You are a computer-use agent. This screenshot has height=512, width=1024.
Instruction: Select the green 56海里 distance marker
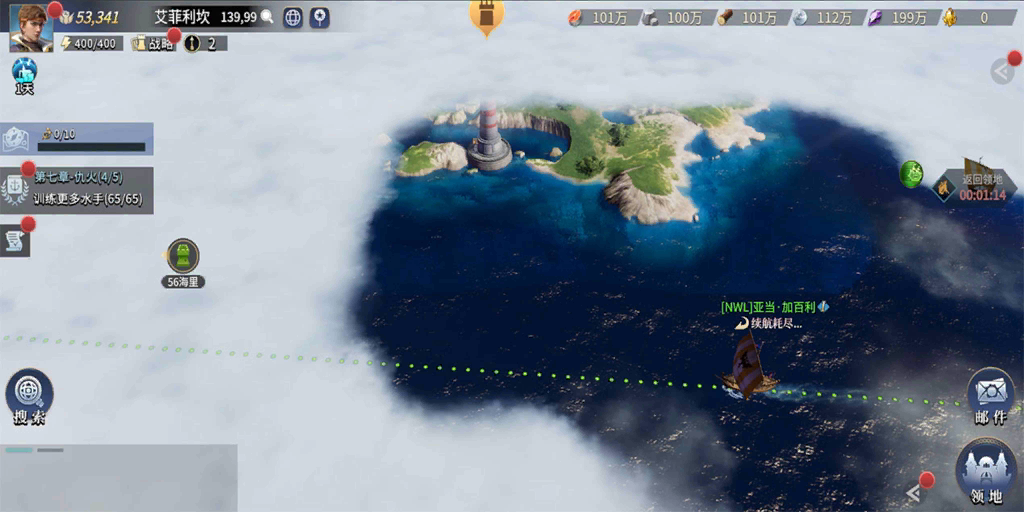(x=183, y=257)
